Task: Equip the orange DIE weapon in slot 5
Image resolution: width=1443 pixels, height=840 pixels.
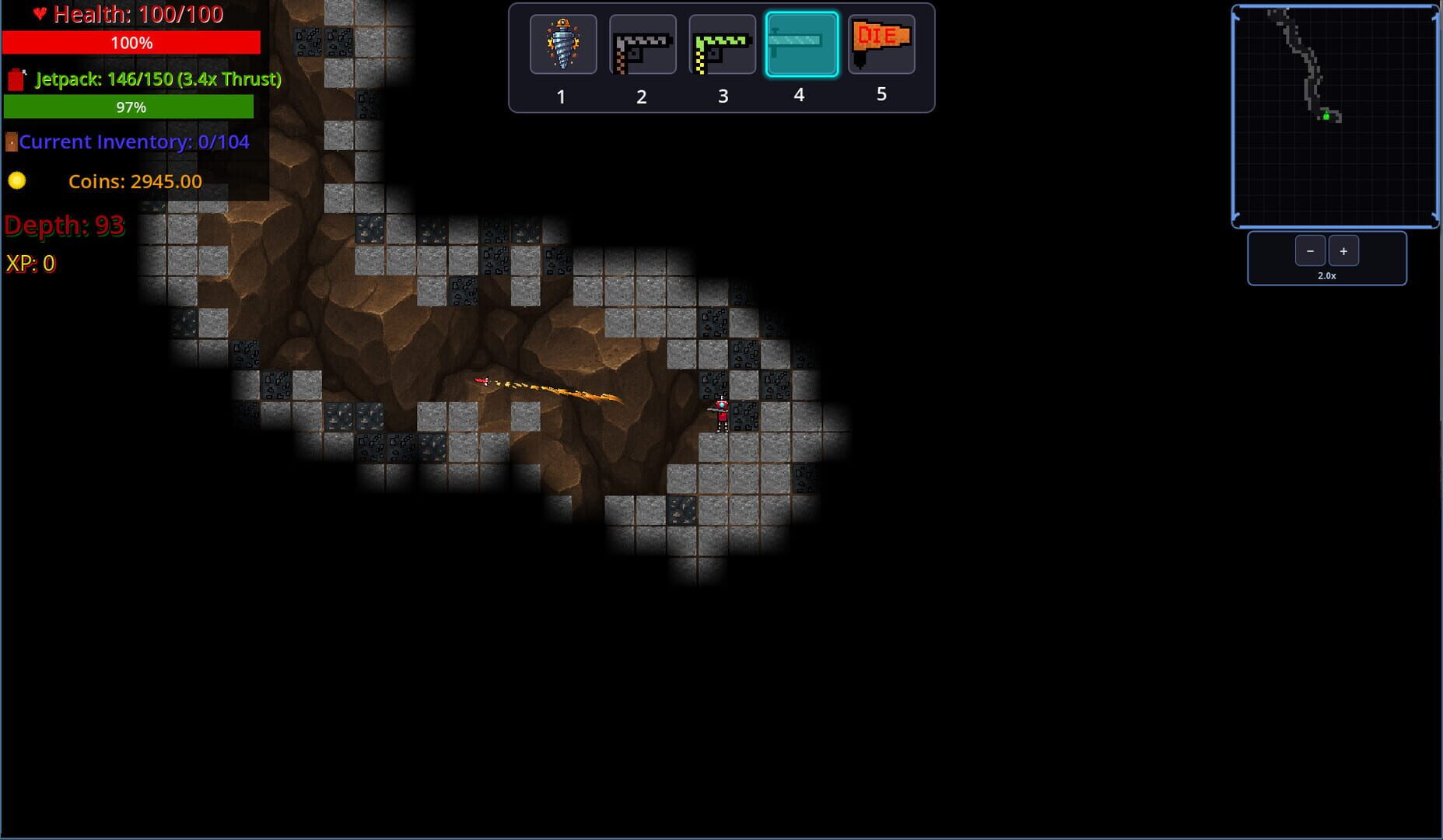Action: coord(881,44)
